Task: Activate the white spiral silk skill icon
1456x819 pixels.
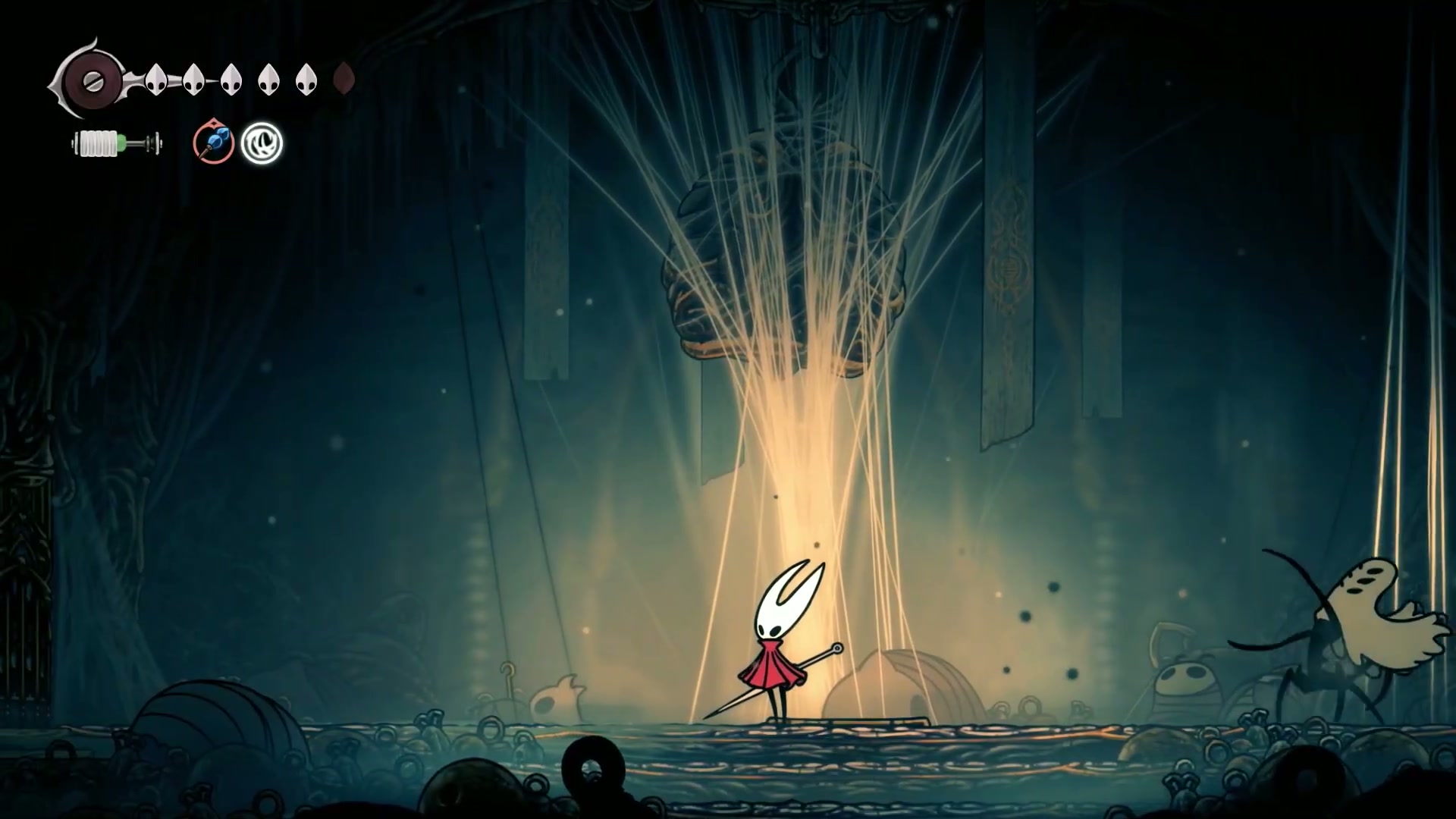Action: point(262,143)
